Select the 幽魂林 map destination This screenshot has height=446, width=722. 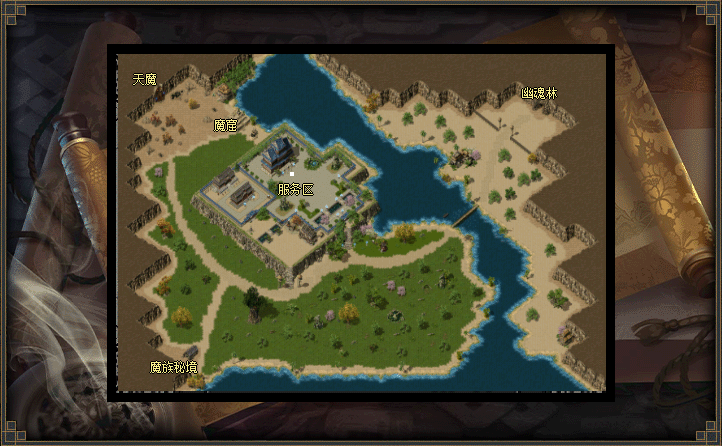pyautogui.click(x=539, y=93)
